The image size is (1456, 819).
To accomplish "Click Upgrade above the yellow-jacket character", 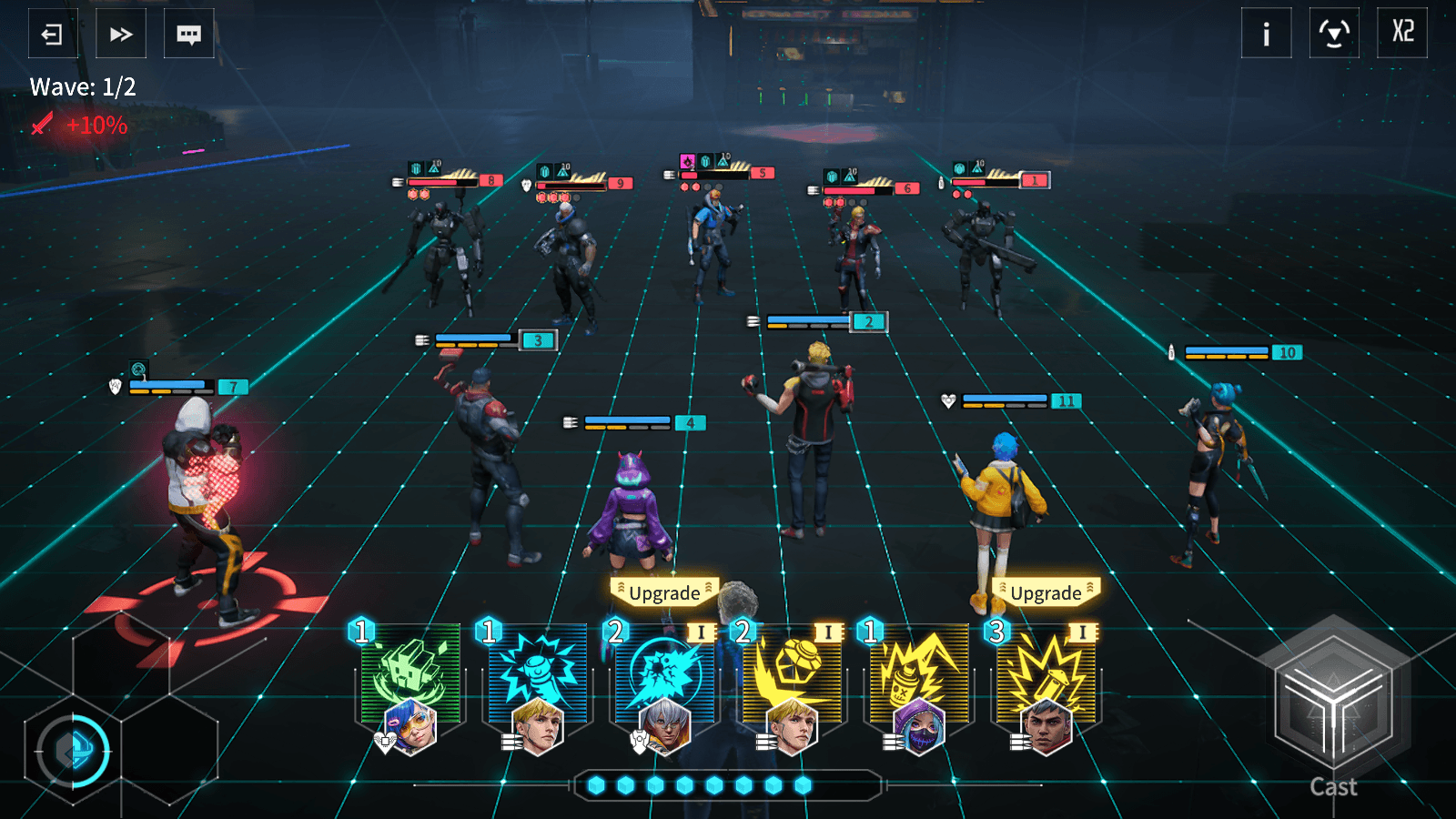I will coord(1045,592).
